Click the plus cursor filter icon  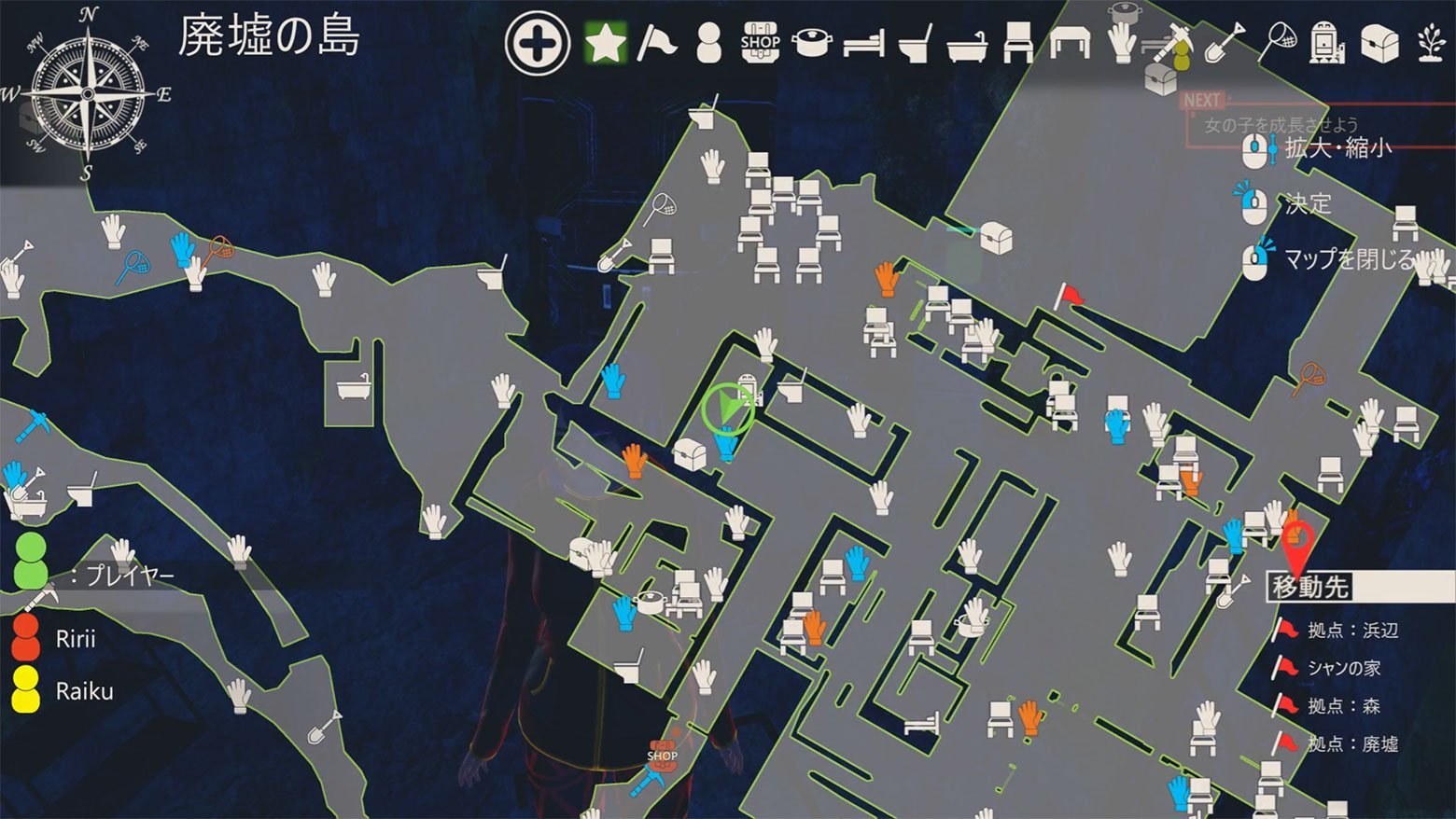(537, 43)
